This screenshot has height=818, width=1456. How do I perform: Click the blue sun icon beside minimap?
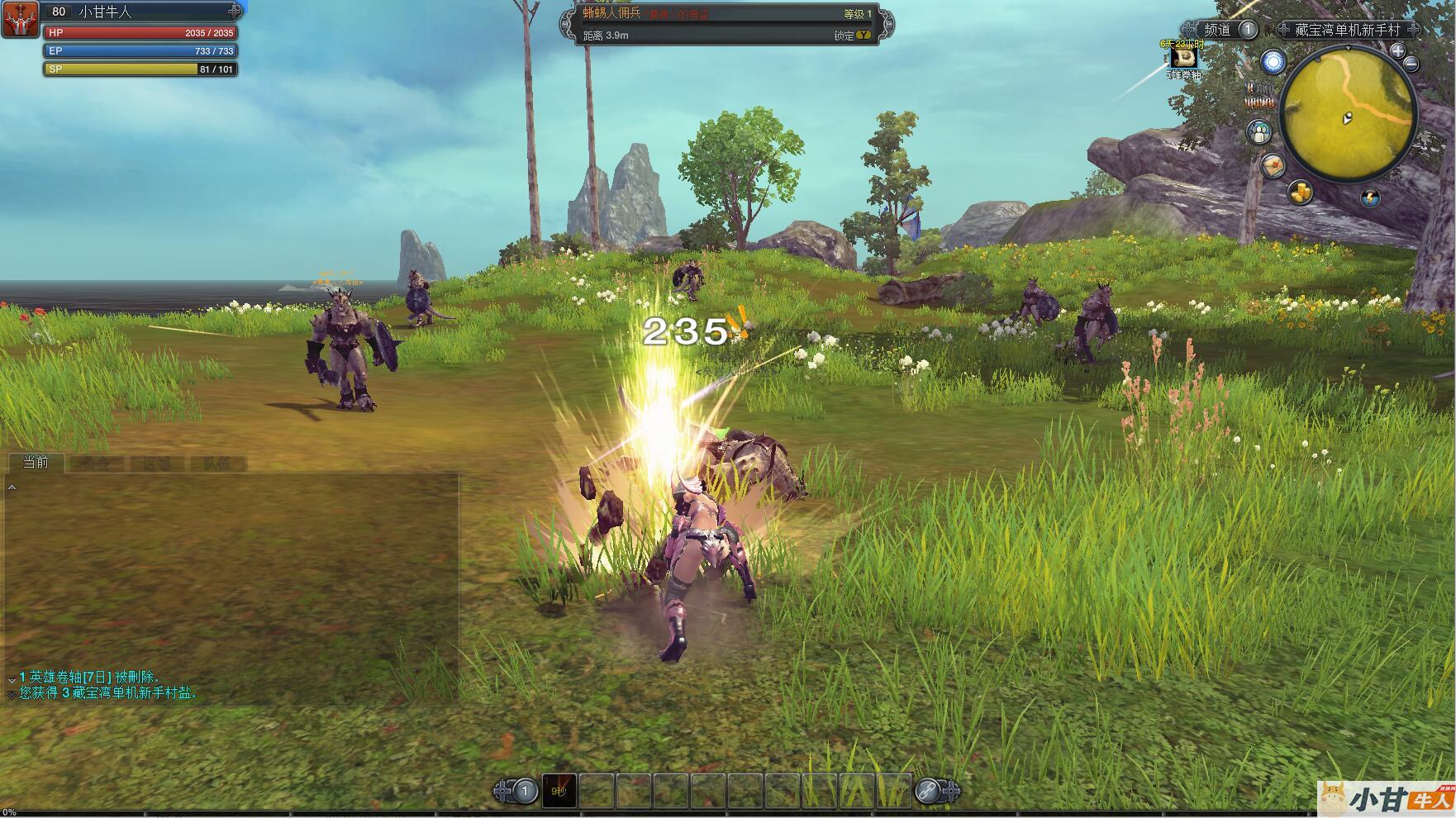coord(1273,62)
